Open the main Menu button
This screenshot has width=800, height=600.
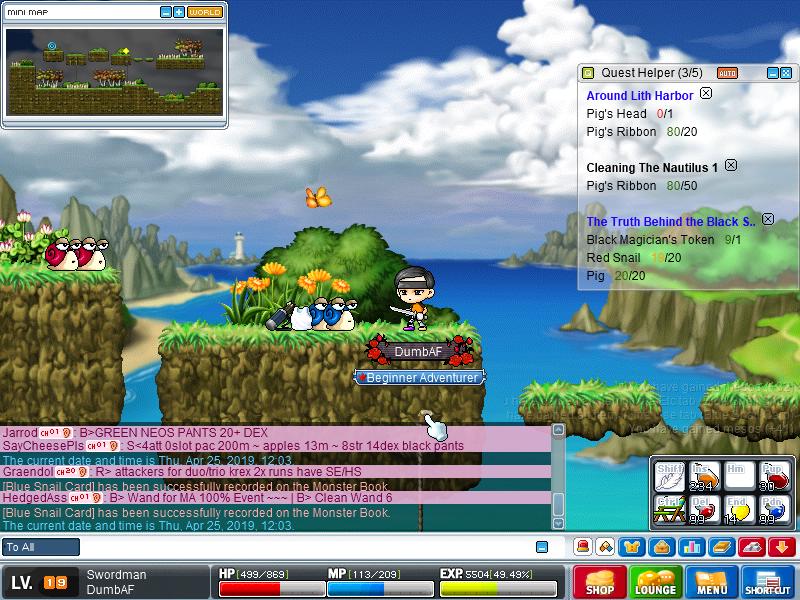(712, 582)
